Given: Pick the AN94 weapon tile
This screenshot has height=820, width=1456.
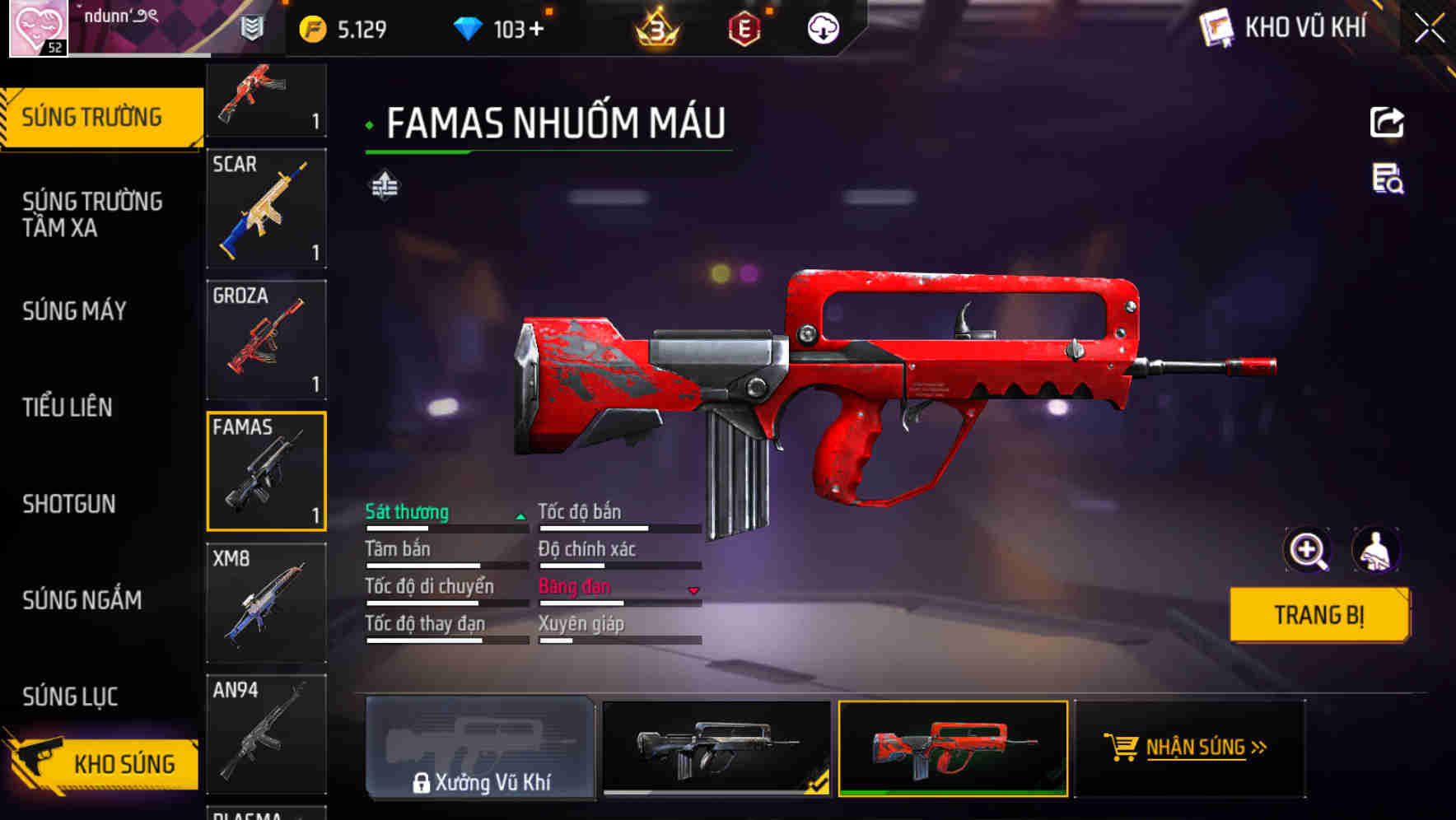Looking at the screenshot, I should tap(266, 733).
